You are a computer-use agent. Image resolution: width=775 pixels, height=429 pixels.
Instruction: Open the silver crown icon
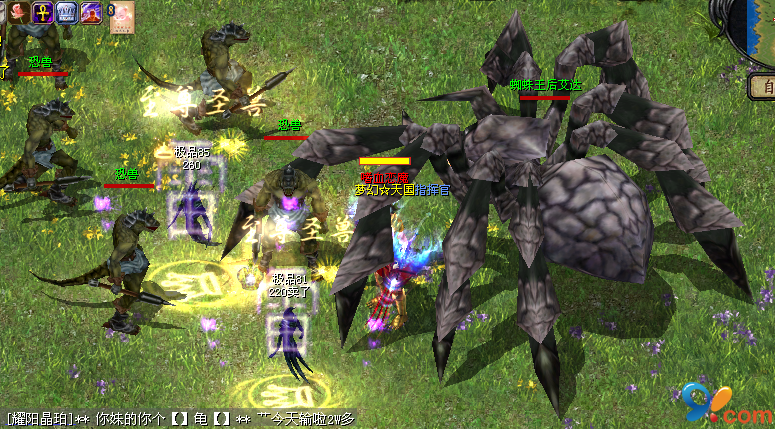(x=68, y=12)
